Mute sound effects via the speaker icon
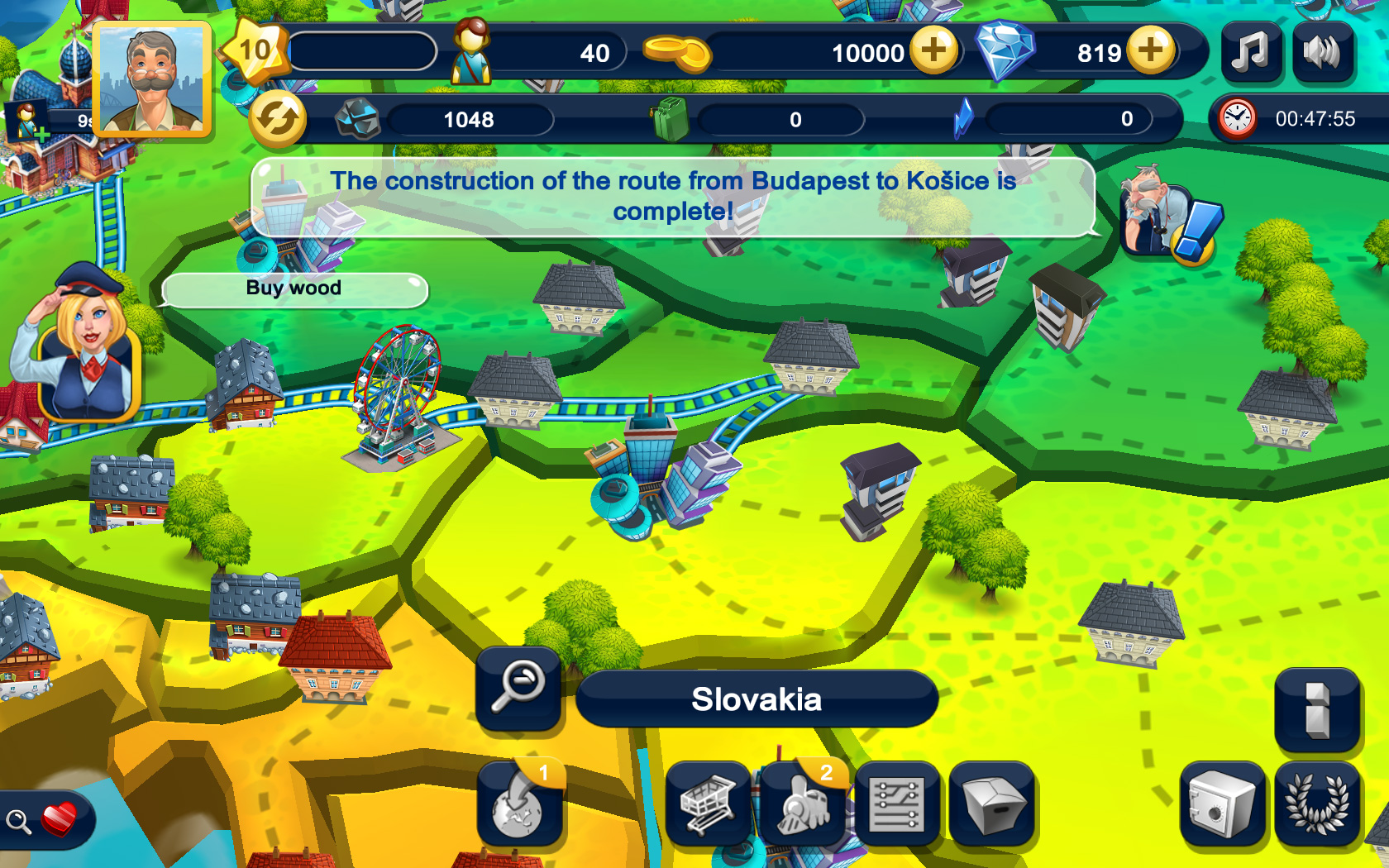The width and height of the screenshot is (1389, 868). coord(1323,53)
